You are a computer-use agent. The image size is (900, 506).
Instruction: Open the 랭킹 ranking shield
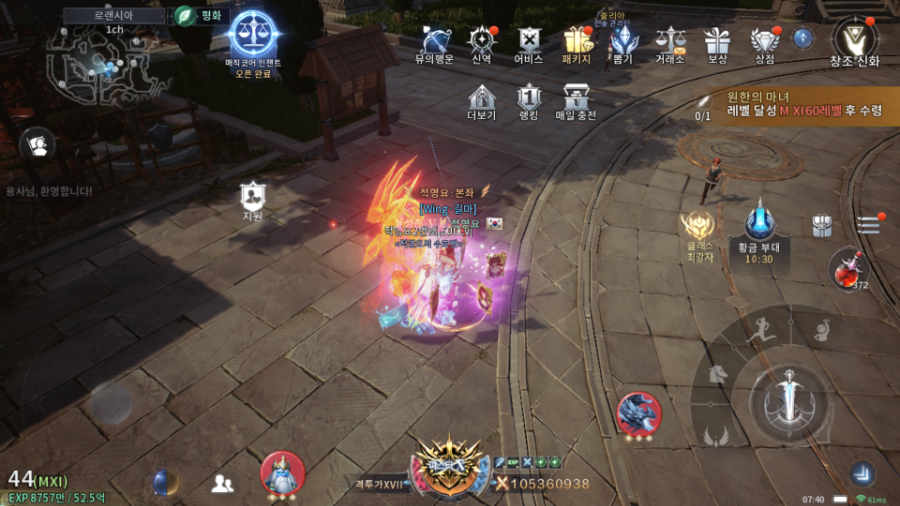[529, 98]
